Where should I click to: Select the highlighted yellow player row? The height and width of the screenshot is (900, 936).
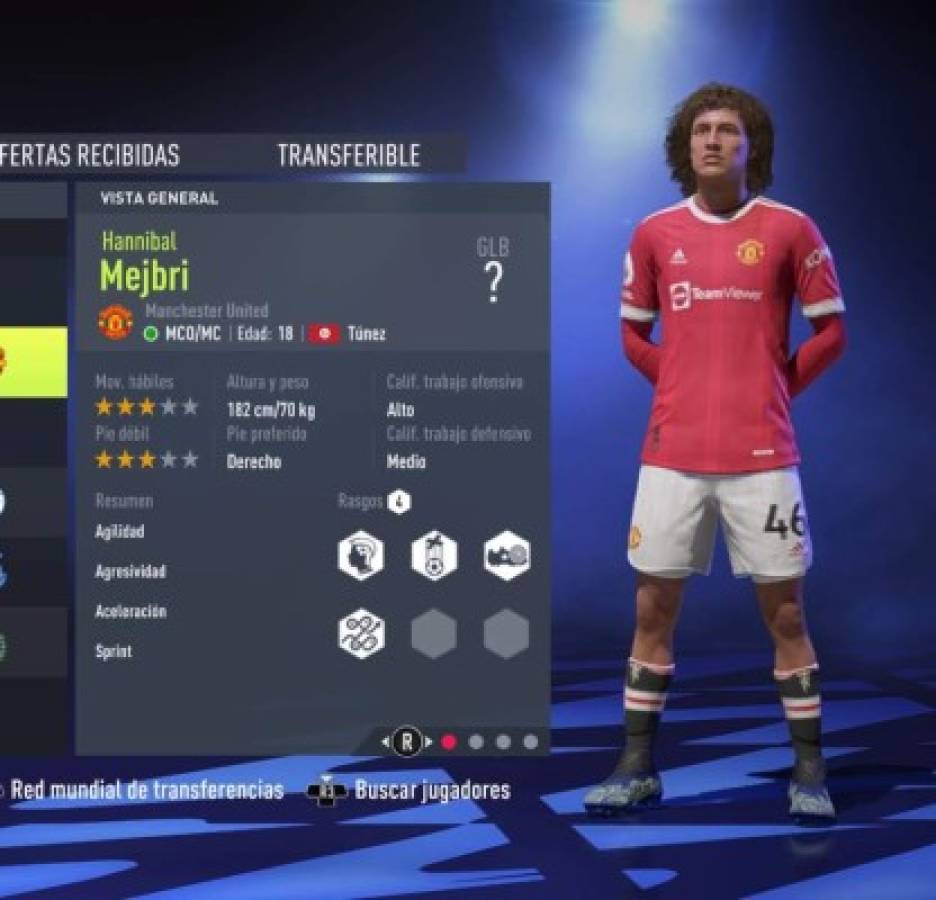33,360
